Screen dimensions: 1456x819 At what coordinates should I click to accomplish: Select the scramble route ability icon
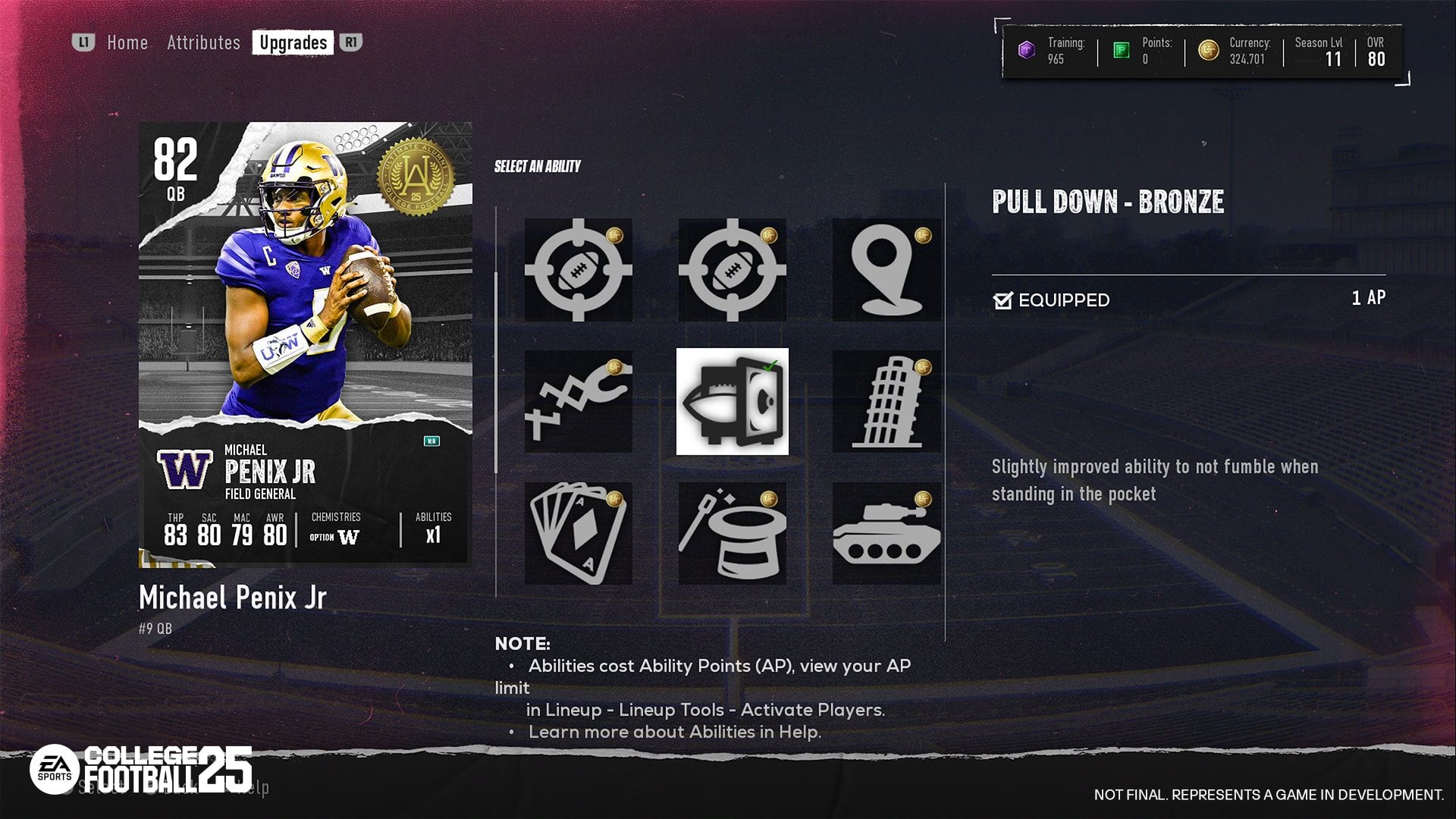coord(578,402)
